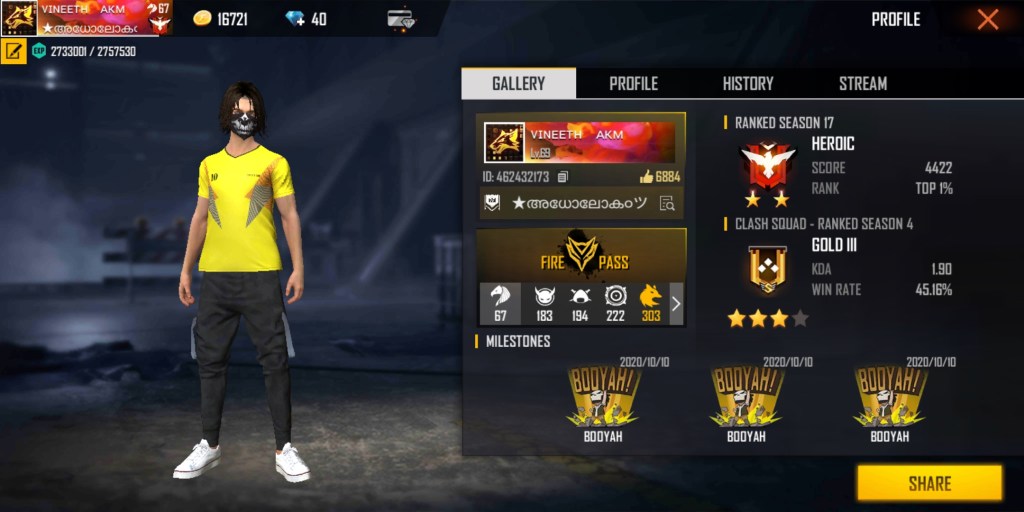
Task: Click the yellow Share button
Action: (929, 483)
